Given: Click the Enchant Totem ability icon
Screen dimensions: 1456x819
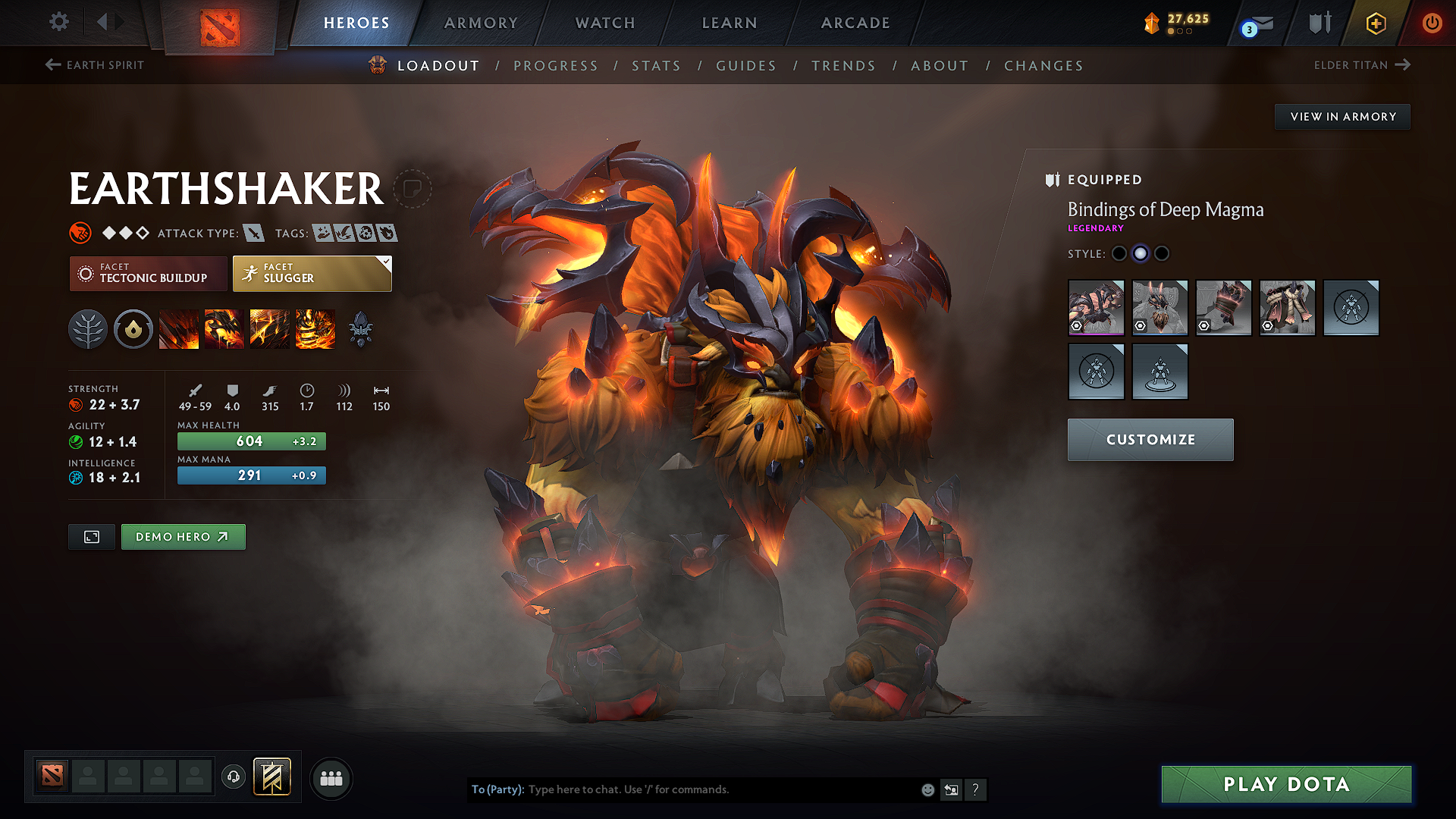Looking at the screenshot, I should point(224,328).
